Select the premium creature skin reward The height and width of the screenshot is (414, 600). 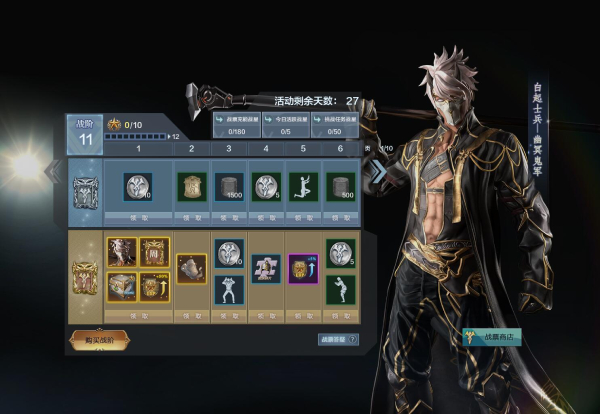click(121, 252)
